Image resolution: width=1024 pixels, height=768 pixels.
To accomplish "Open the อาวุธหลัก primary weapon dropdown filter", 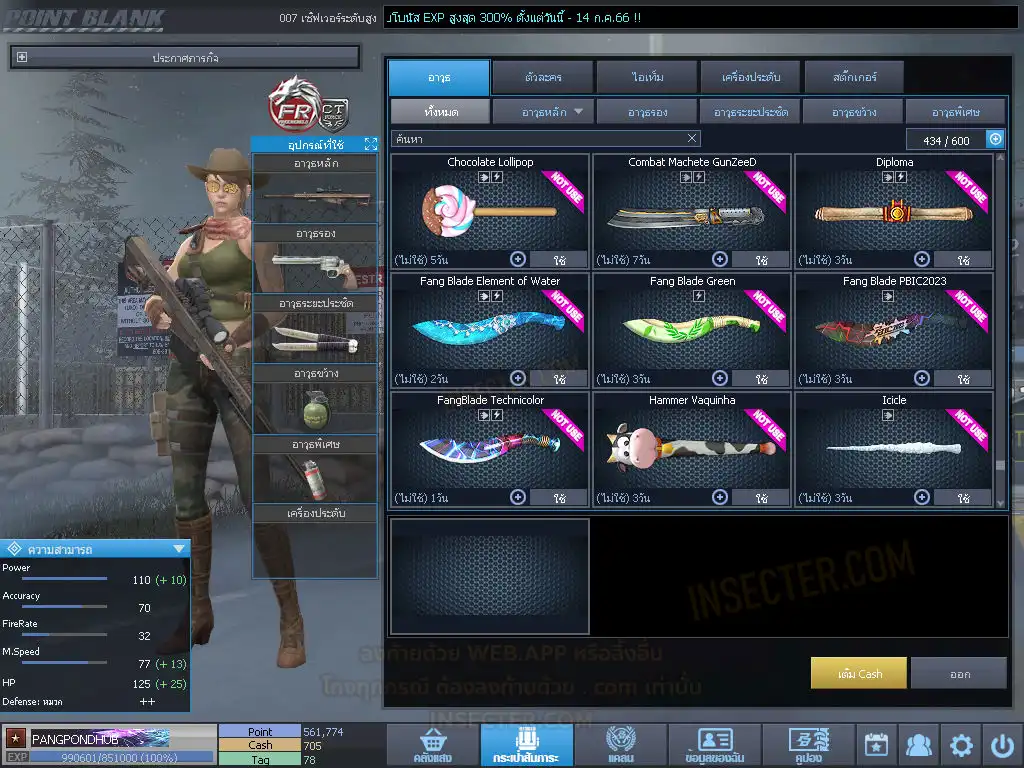I will [x=543, y=111].
